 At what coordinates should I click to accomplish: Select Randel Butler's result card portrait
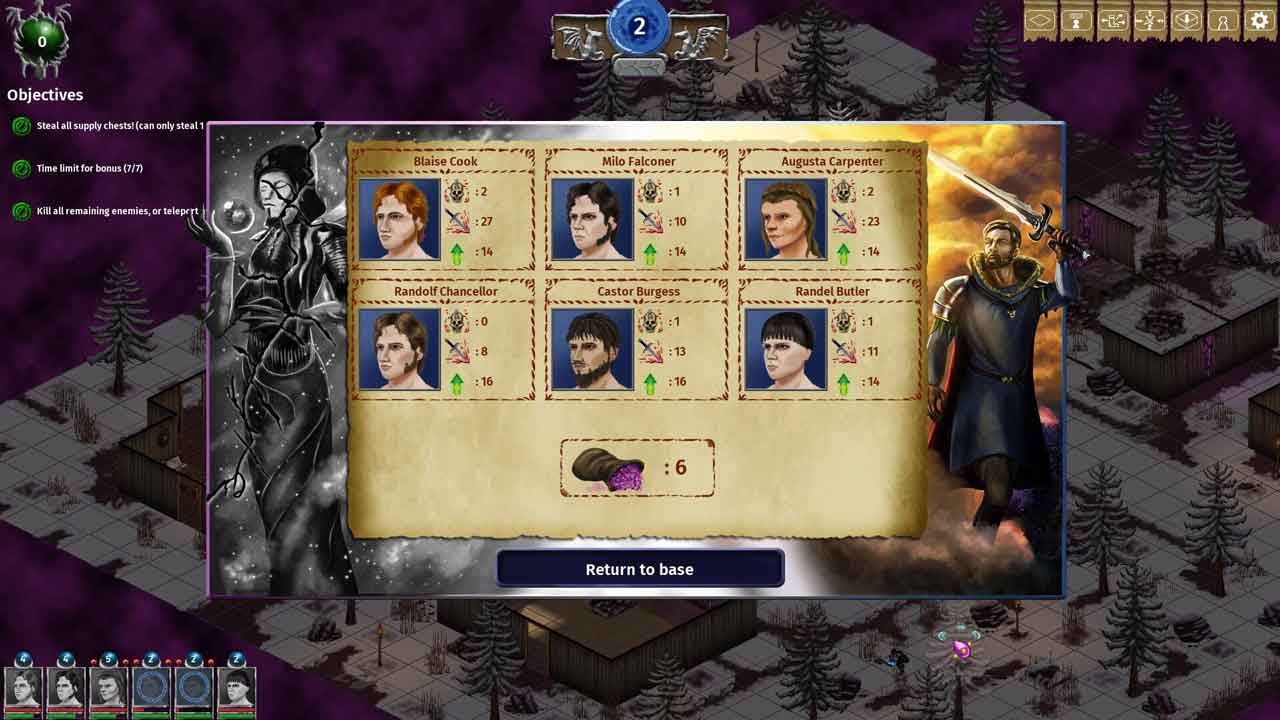tap(786, 349)
